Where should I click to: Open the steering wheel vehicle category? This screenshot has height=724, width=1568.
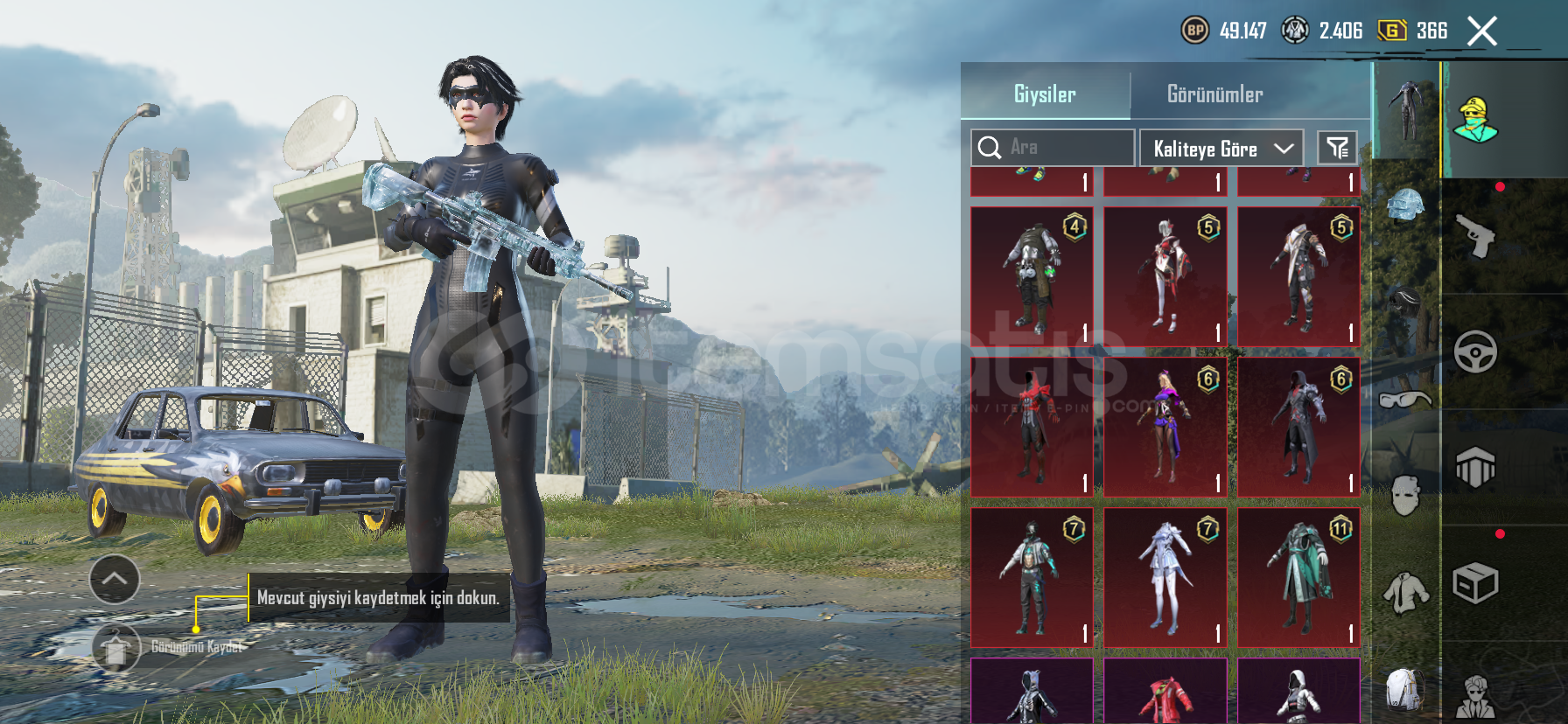click(x=1476, y=352)
